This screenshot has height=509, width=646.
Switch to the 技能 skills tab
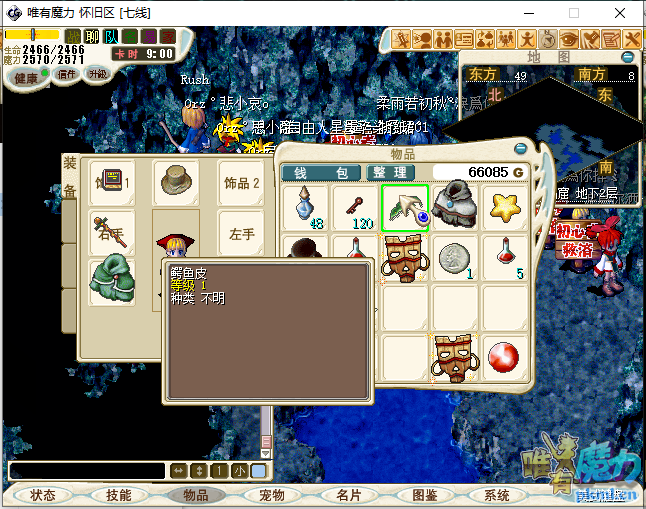point(119,495)
